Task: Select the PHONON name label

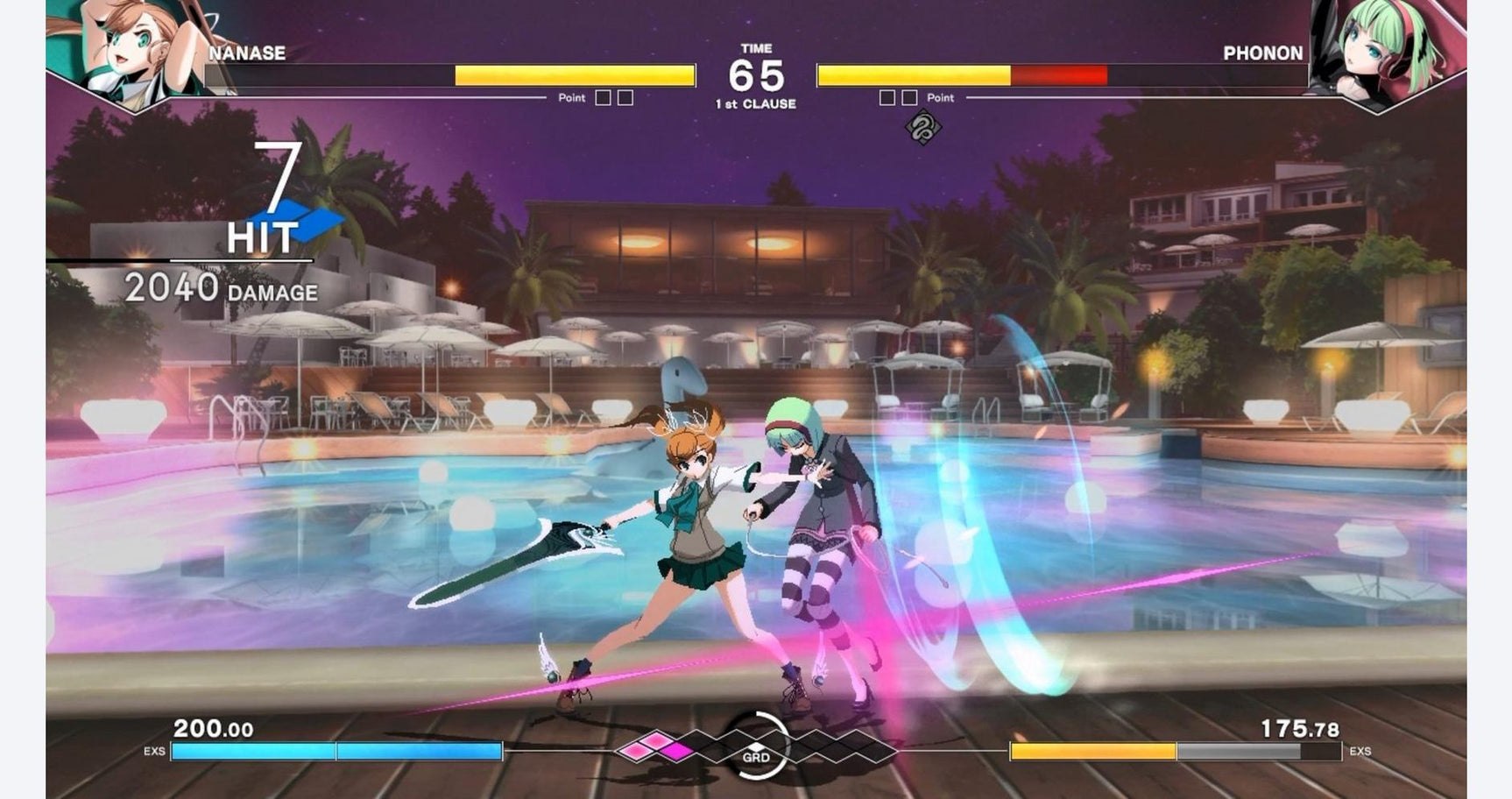Action: [x=1264, y=53]
